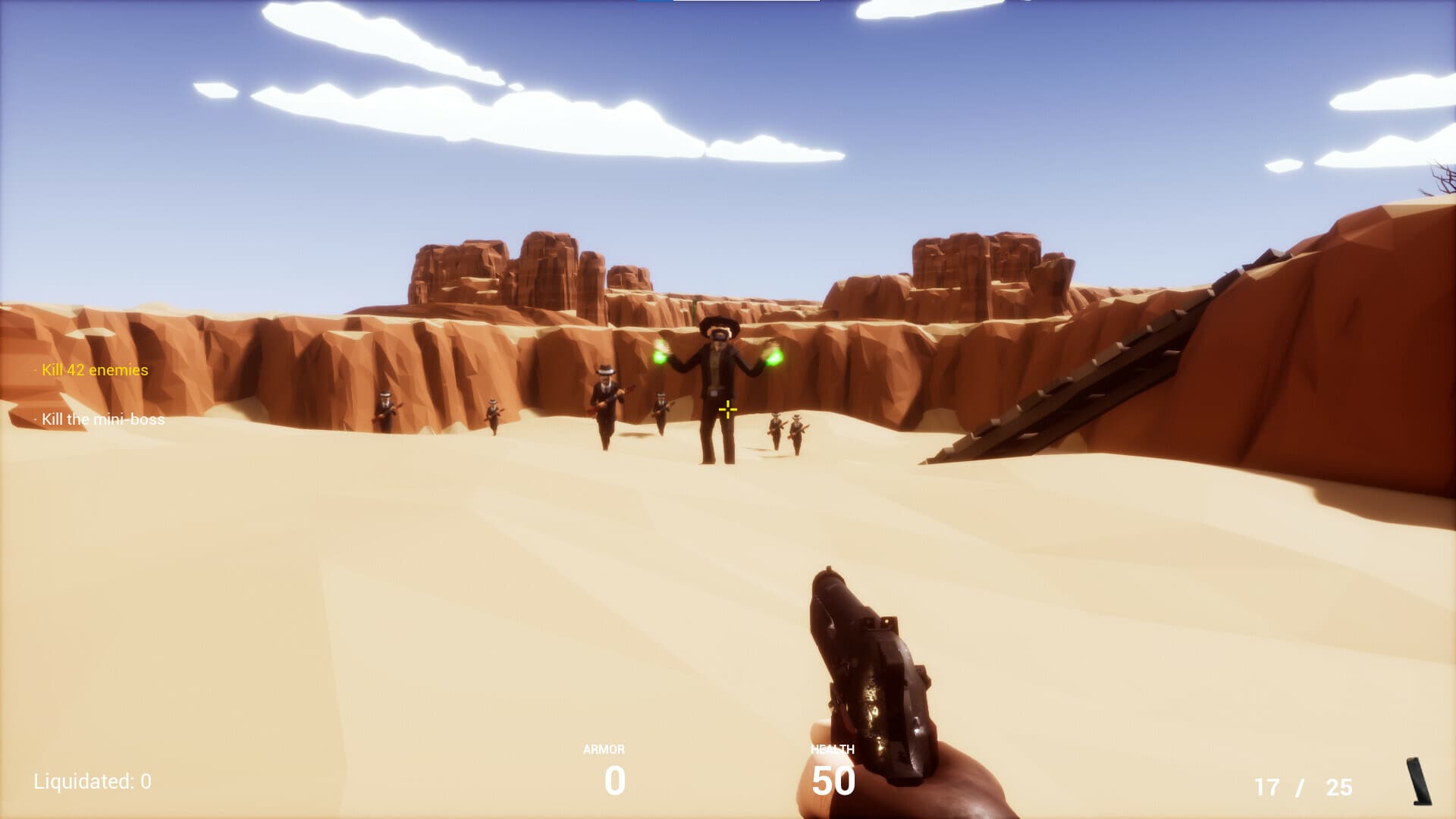
Task: Click the yellow crosshair reticle
Action: point(727,409)
